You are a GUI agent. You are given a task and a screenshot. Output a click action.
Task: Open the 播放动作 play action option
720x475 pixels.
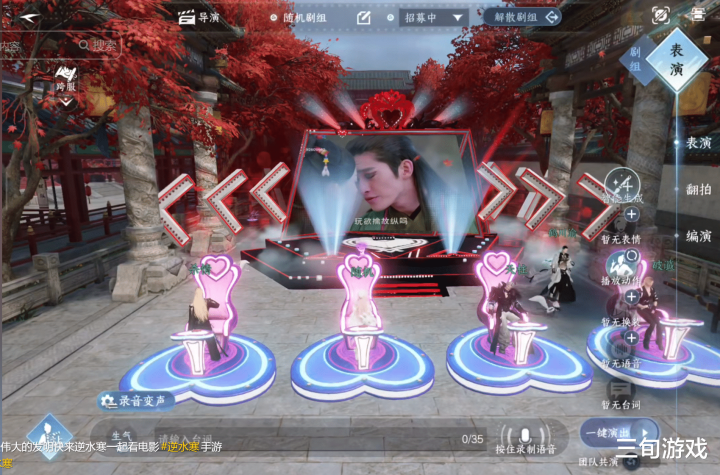[623, 264]
